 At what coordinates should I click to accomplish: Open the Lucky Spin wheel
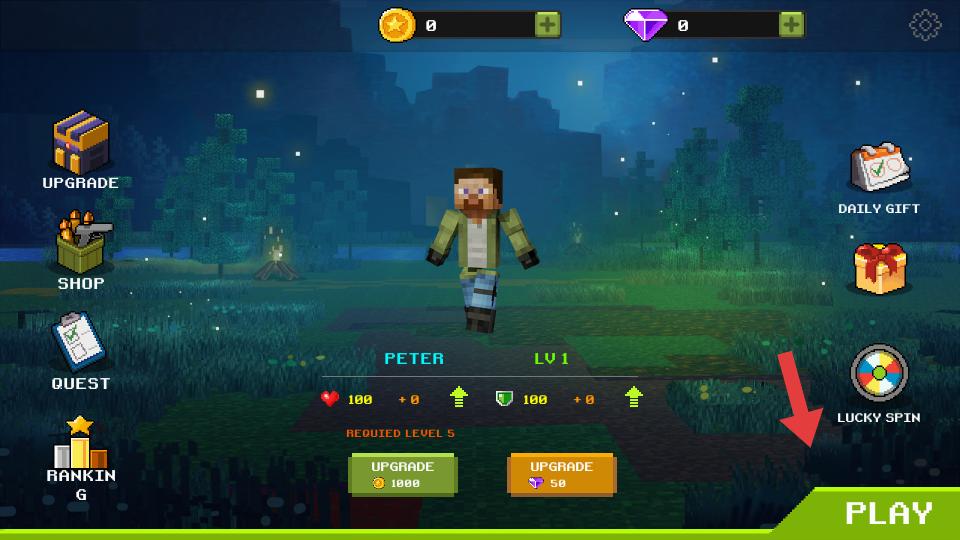coord(878,375)
